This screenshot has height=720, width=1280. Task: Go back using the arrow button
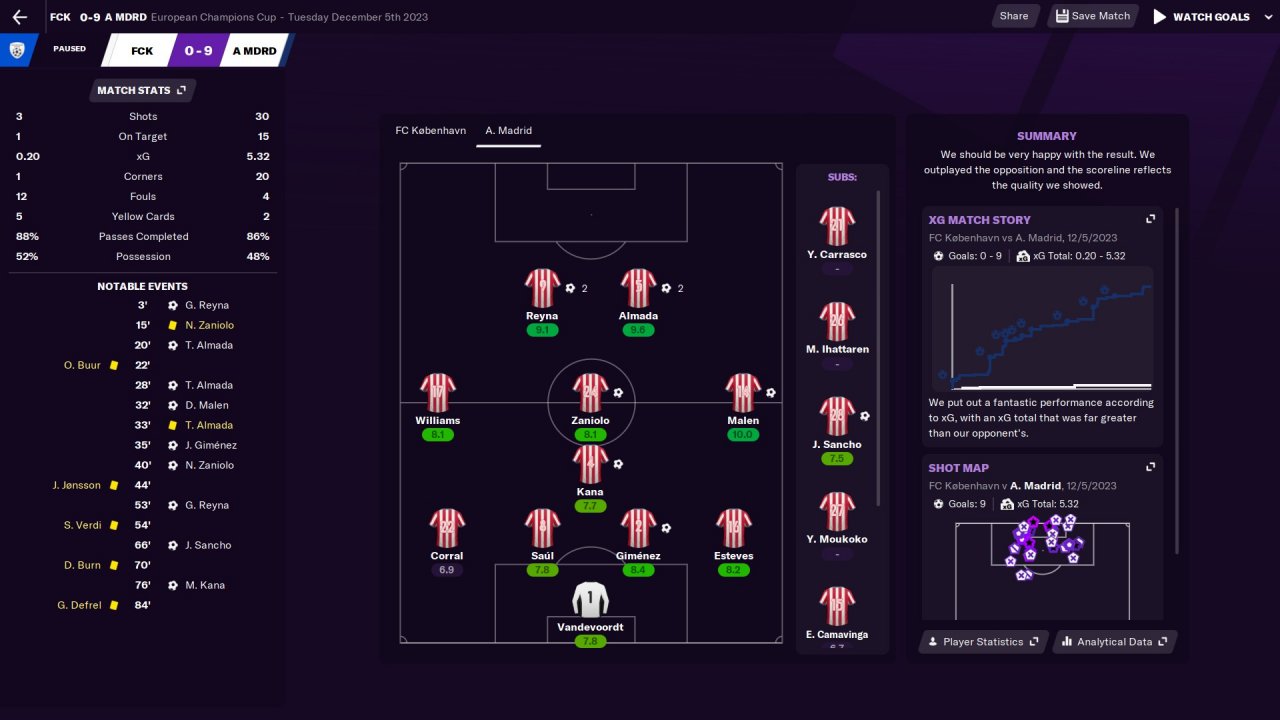[20, 17]
